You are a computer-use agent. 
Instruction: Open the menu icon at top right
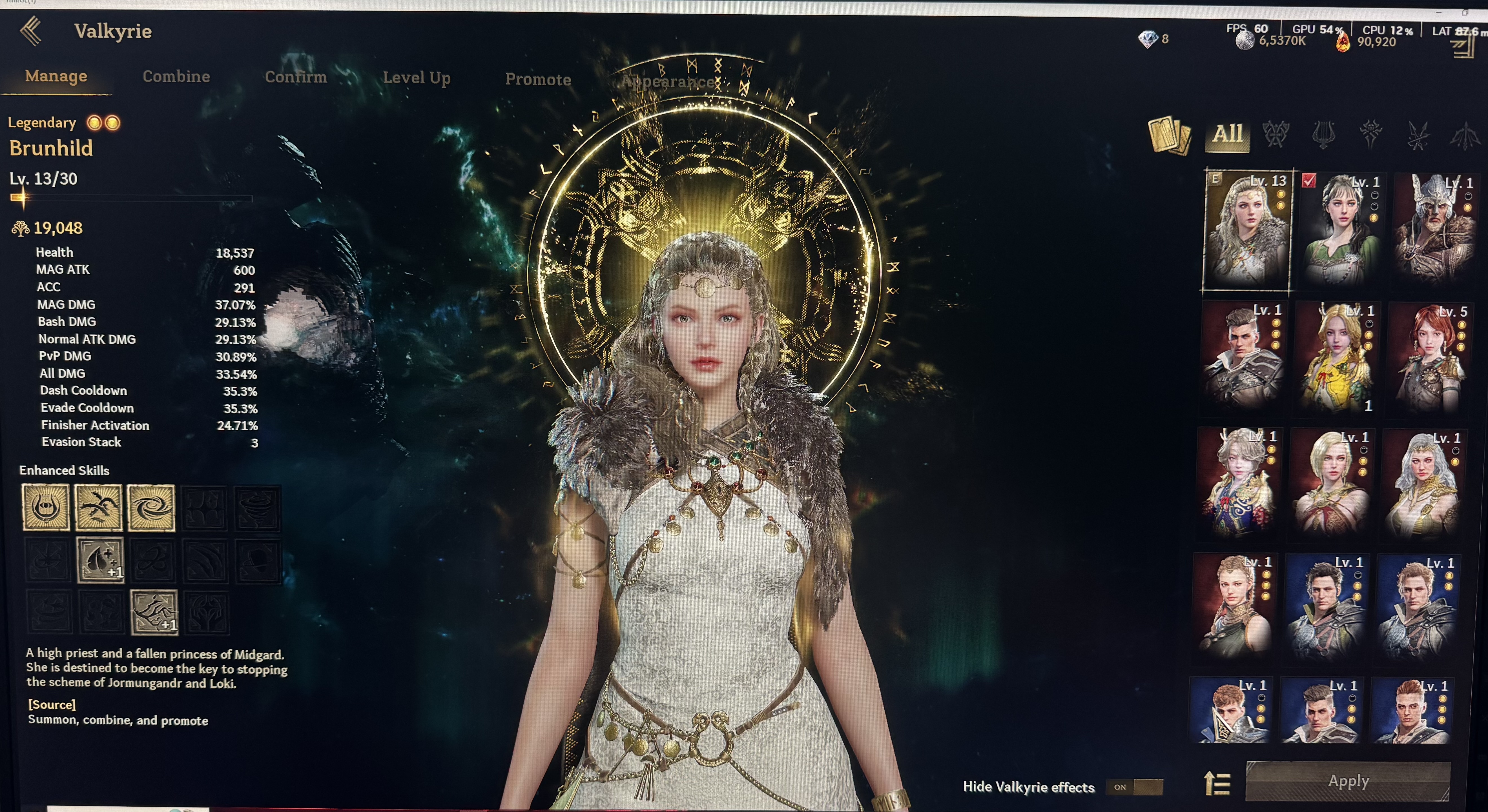1464,46
